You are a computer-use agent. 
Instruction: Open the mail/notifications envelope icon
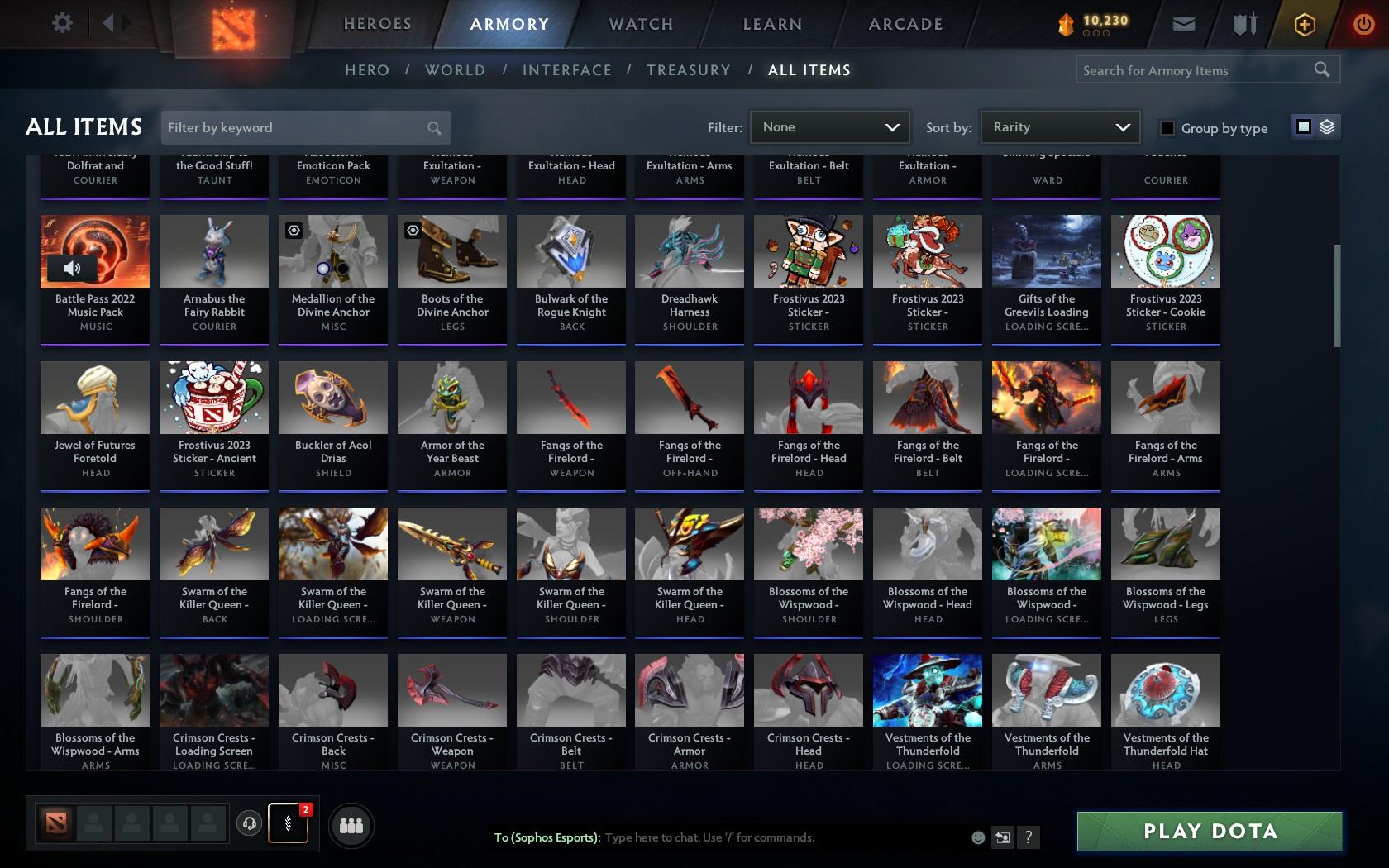pyautogui.click(x=1183, y=24)
